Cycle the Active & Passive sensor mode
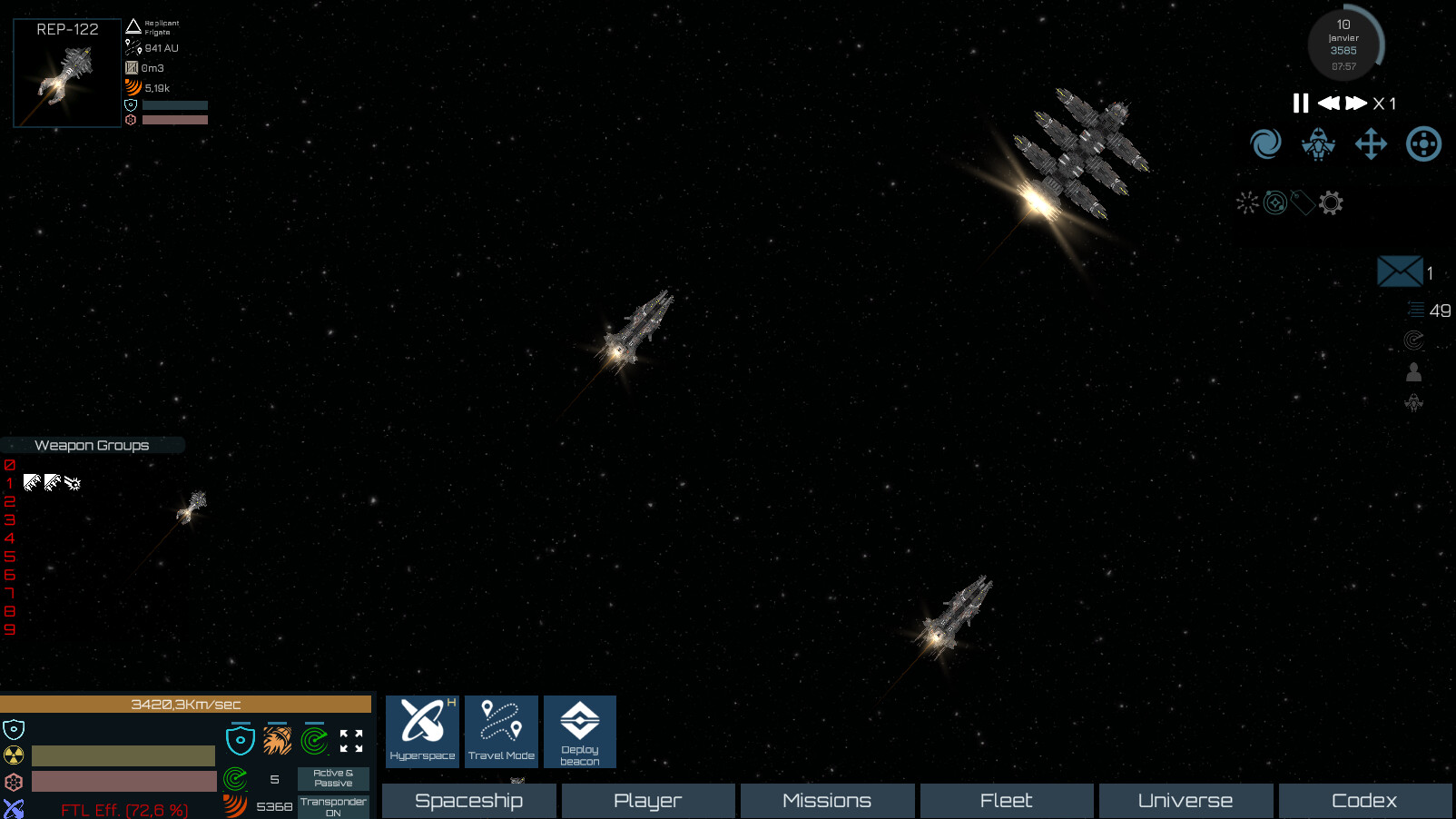Screen dimensions: 1456x819 click(x=332, y=779)
